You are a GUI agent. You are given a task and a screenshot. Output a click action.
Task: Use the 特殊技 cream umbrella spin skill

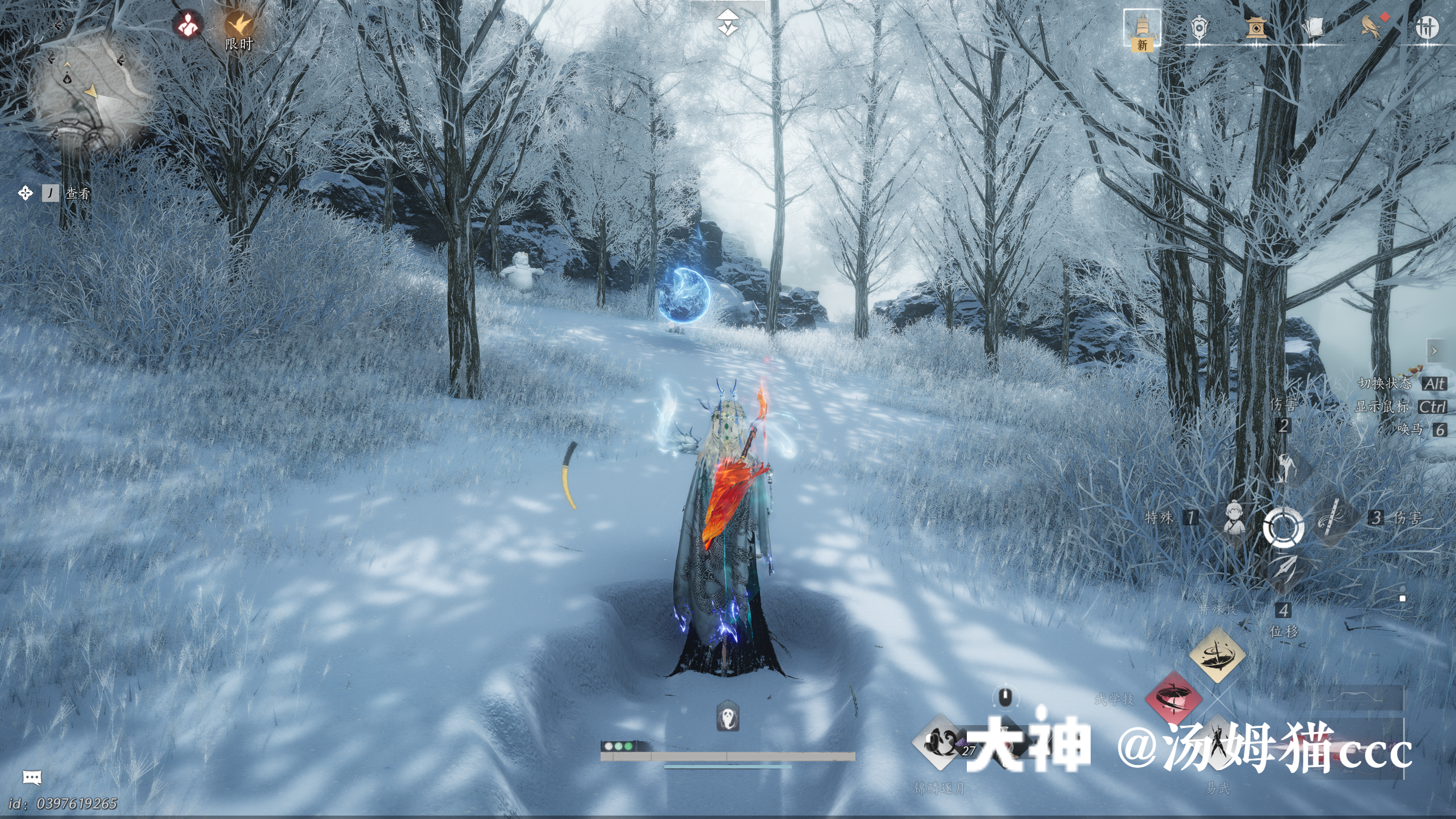click(1217, 654)
